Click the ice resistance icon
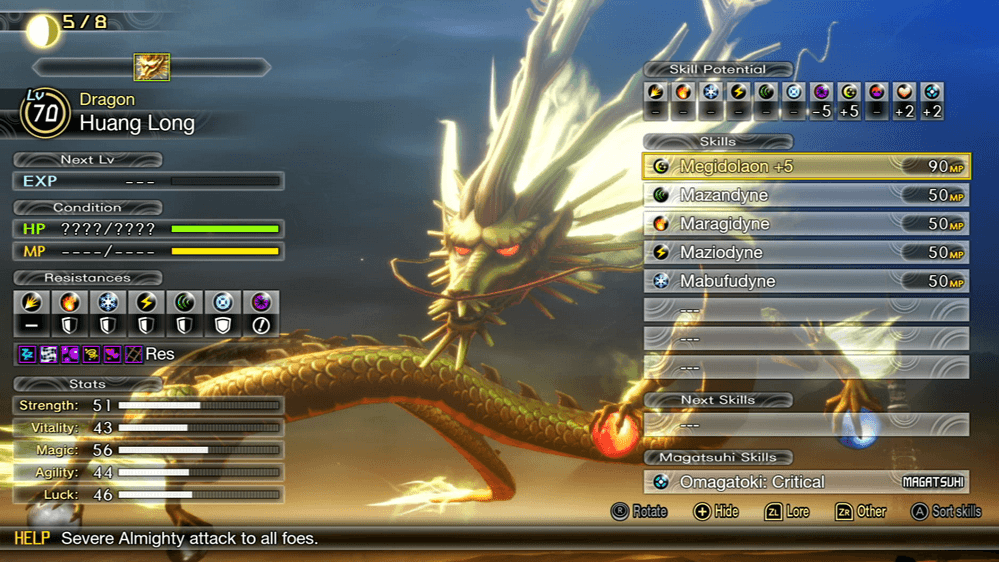The image size is (999, 562). click(x=108, y=302)
